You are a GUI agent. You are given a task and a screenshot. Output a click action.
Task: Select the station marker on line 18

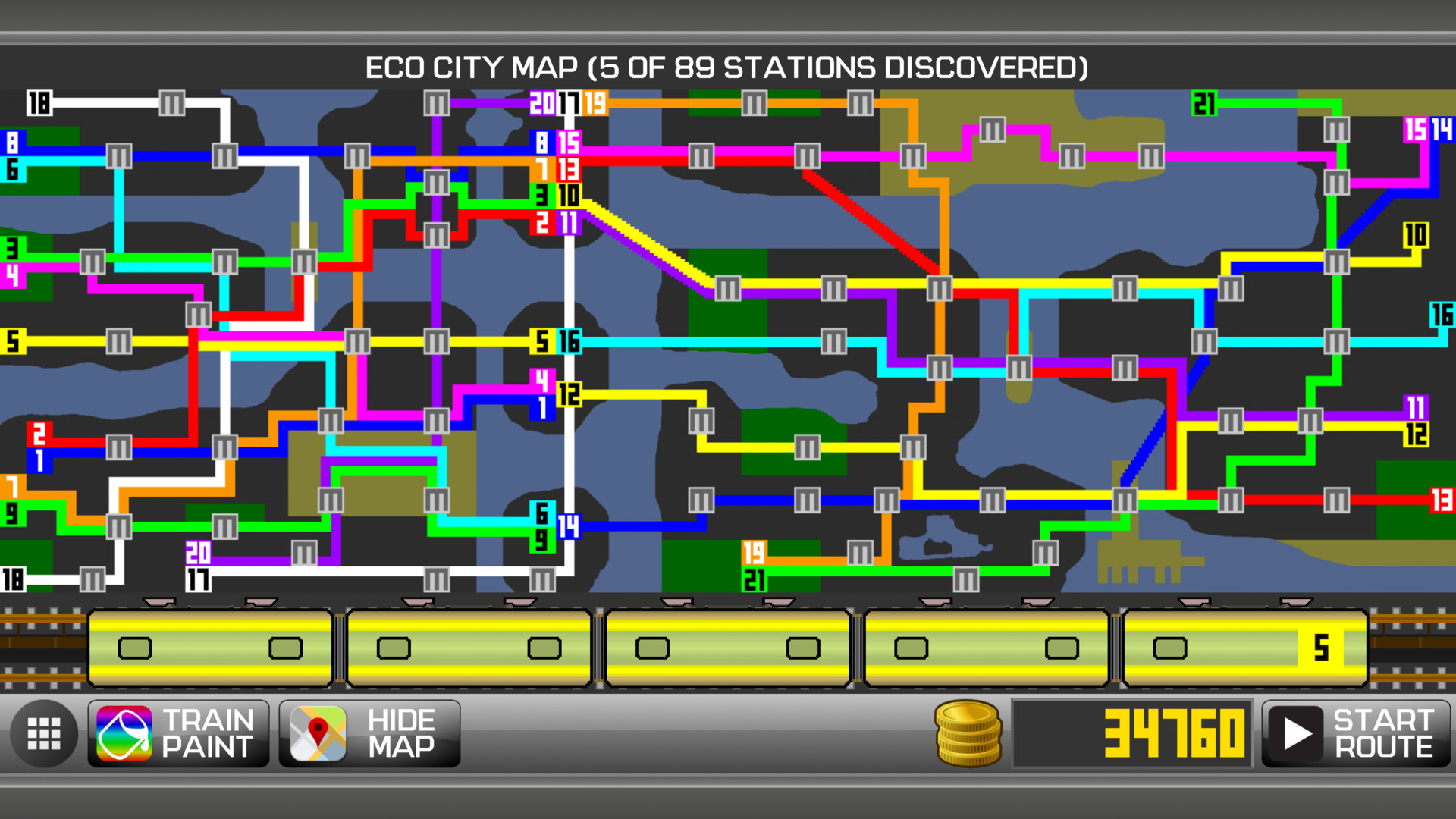pyautogui.click(x=171, y=104)
